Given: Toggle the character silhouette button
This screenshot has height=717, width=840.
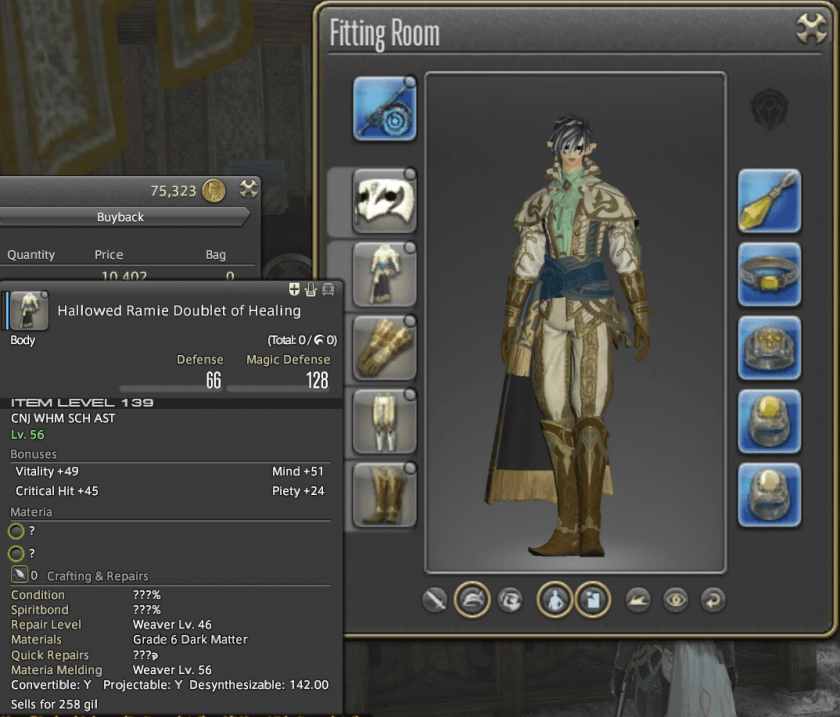Looking at the screenshot, I should [x=556, y=600].
